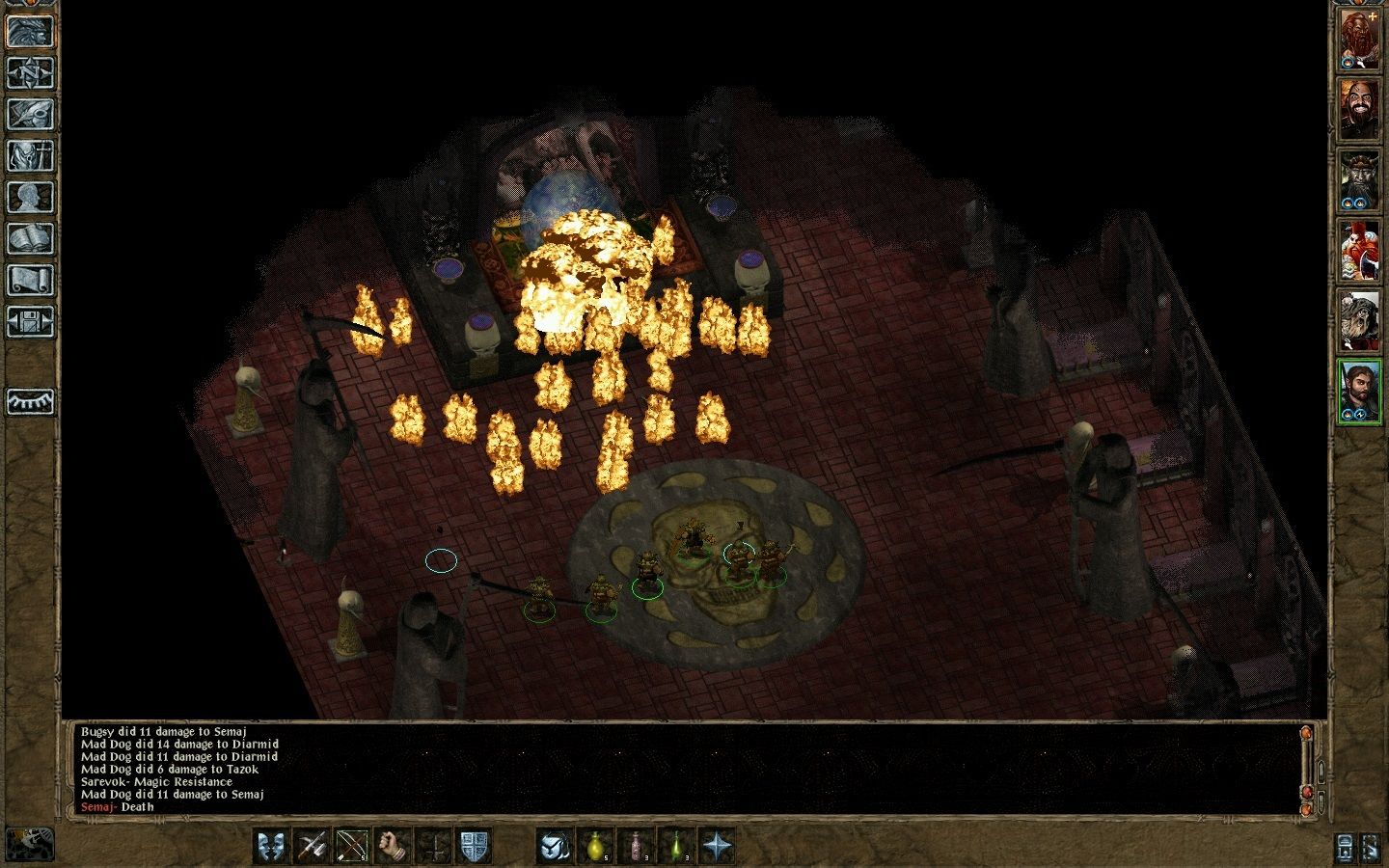
Task: Activate the twin masks talk action
Action: [x=271, y=846]
